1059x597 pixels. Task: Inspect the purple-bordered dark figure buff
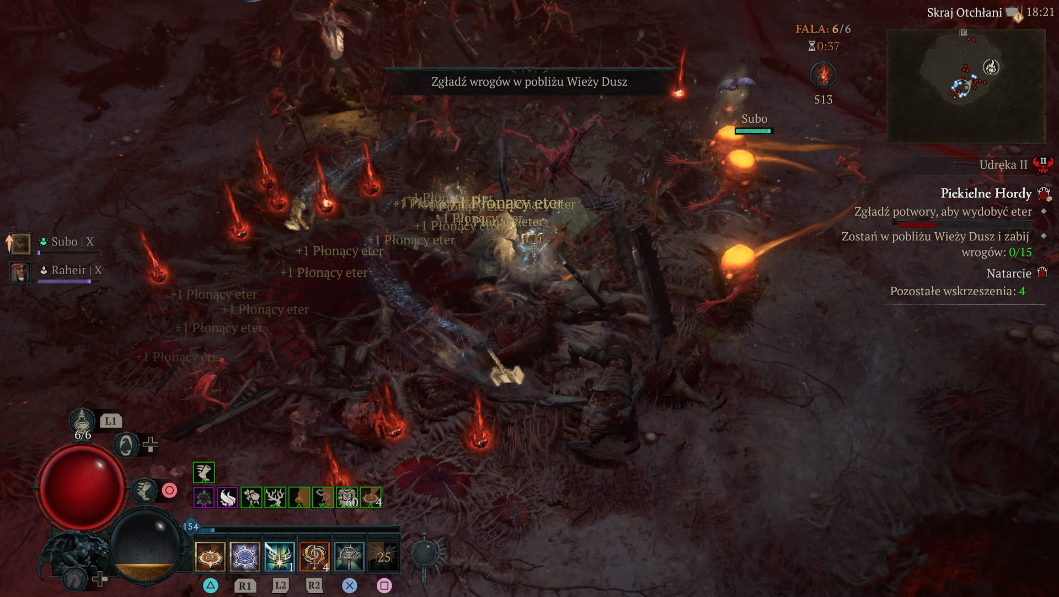tap(204, 497)
